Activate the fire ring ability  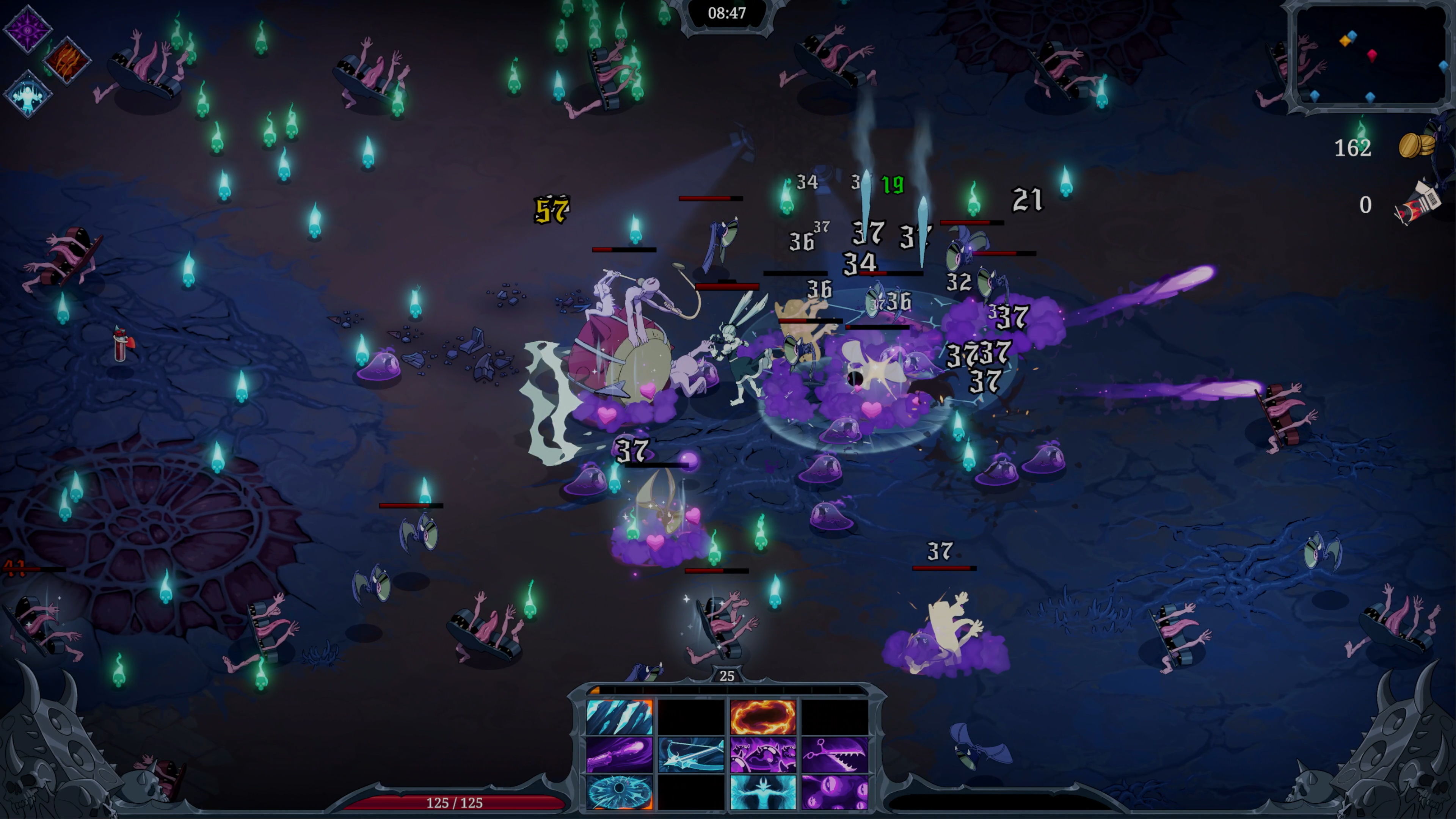[763, 717]
